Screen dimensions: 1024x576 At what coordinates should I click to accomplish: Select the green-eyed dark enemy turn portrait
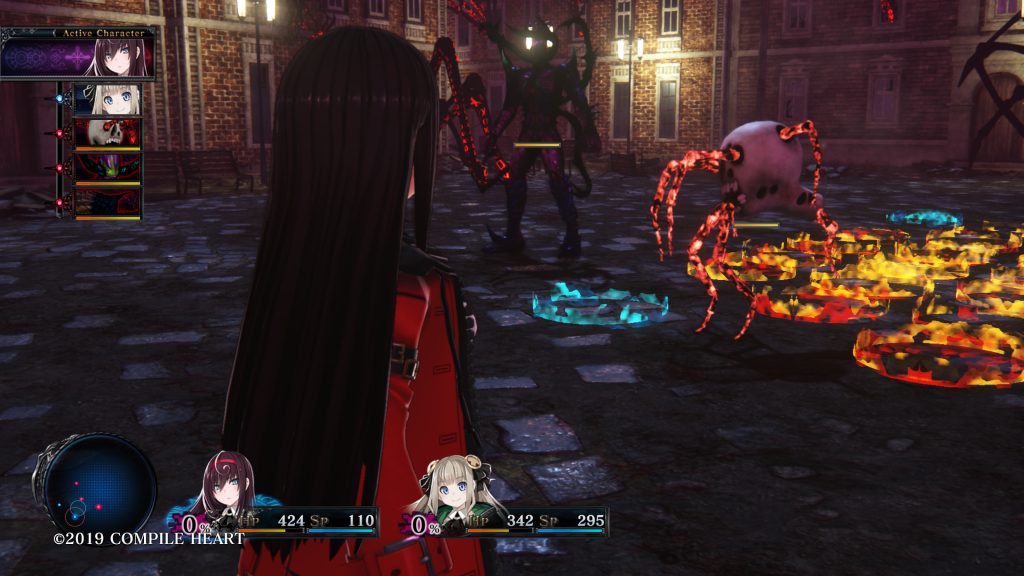(107, 169)
